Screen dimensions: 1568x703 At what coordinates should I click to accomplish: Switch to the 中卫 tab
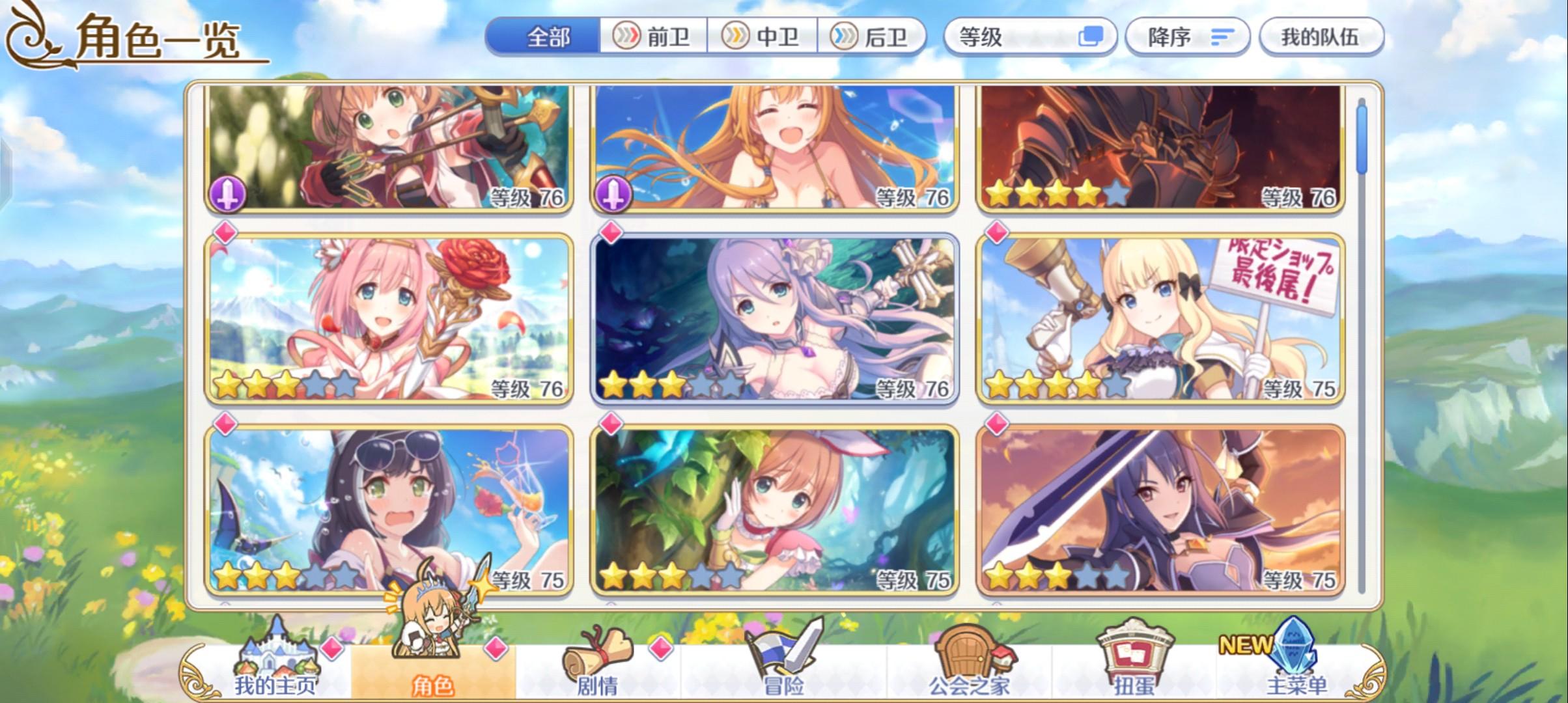click(x=762, y=37)
